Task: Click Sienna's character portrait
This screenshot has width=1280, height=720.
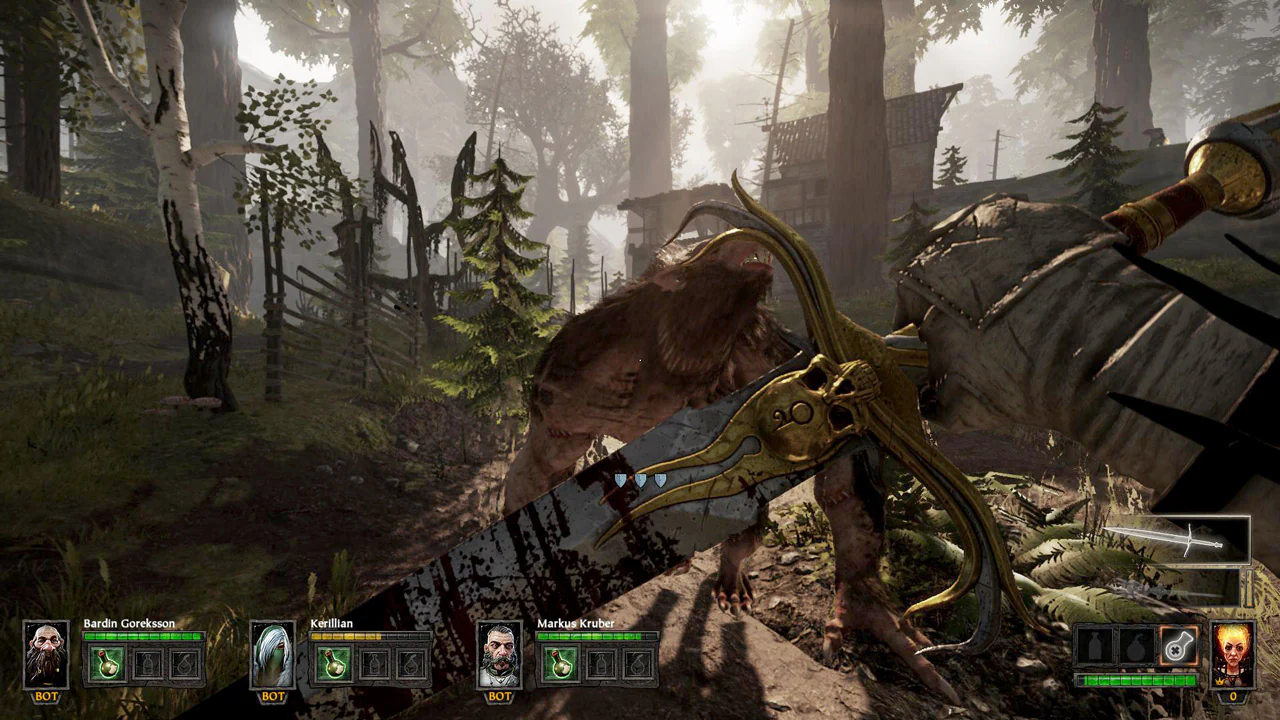Action: (x=1233, y=655)
